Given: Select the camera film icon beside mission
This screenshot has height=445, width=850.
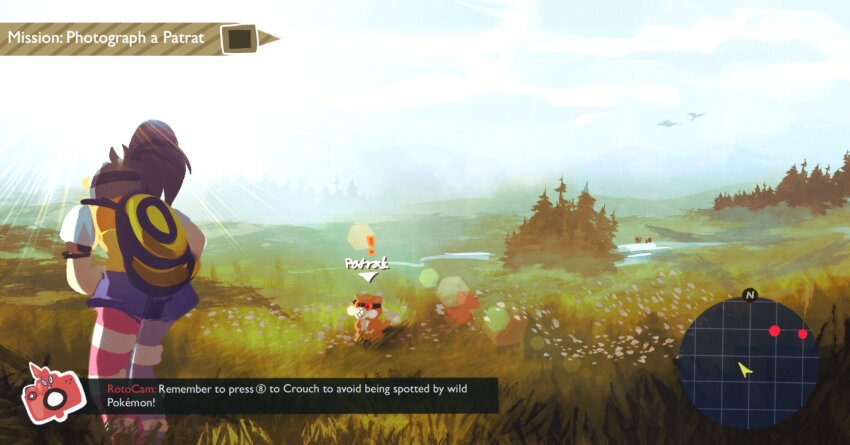Looking at the screenshot, I should (x=240, y=39).
